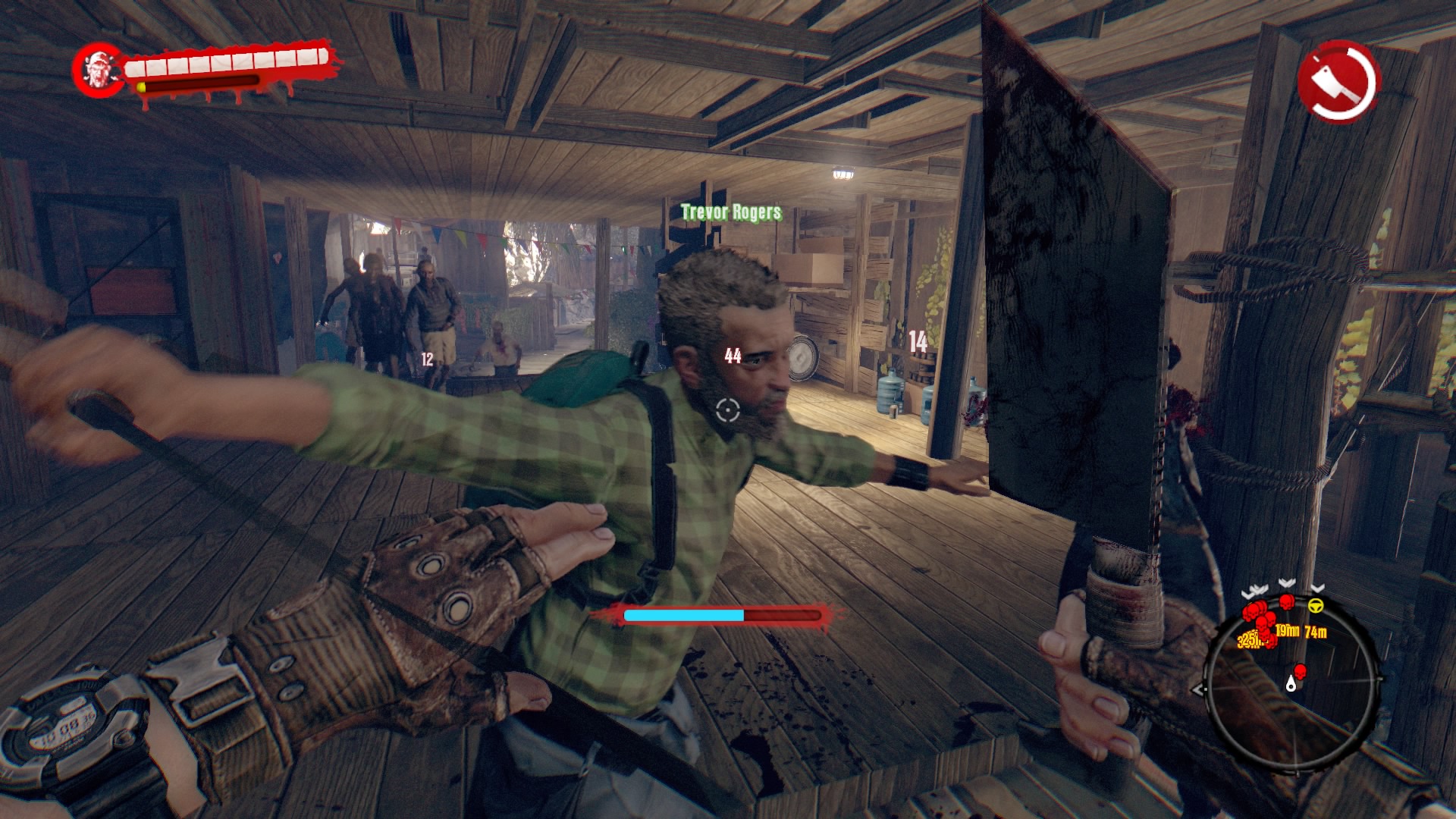Viewport: 1456px width, 819px height.
Task: Click the player portrait icon
Action: pos(98,70)
